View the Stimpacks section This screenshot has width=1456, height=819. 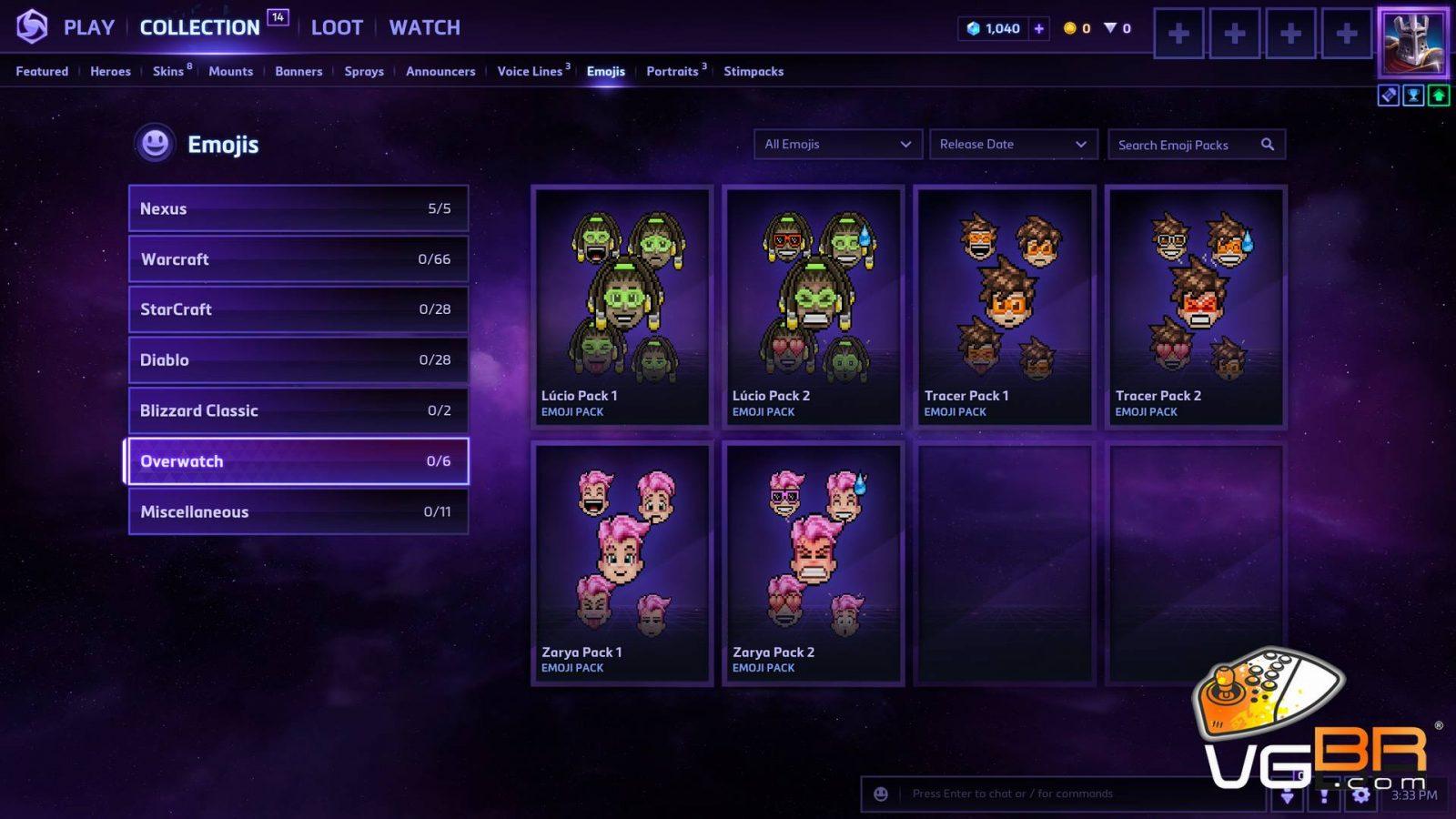coord(753,71)
